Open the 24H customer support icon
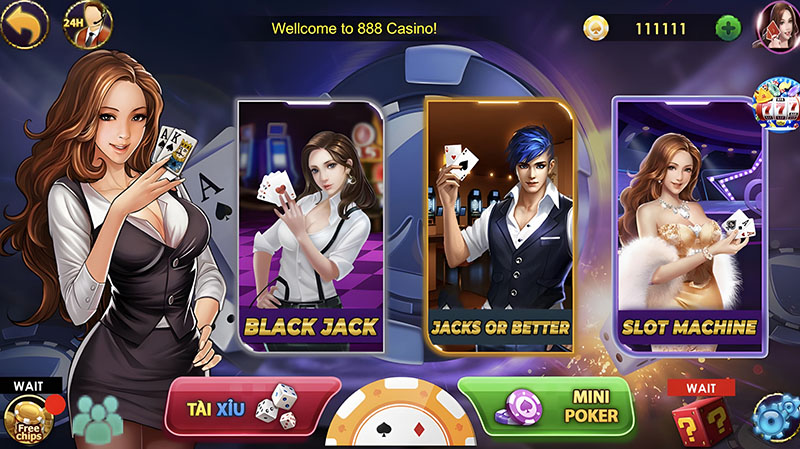 (86, 24)
